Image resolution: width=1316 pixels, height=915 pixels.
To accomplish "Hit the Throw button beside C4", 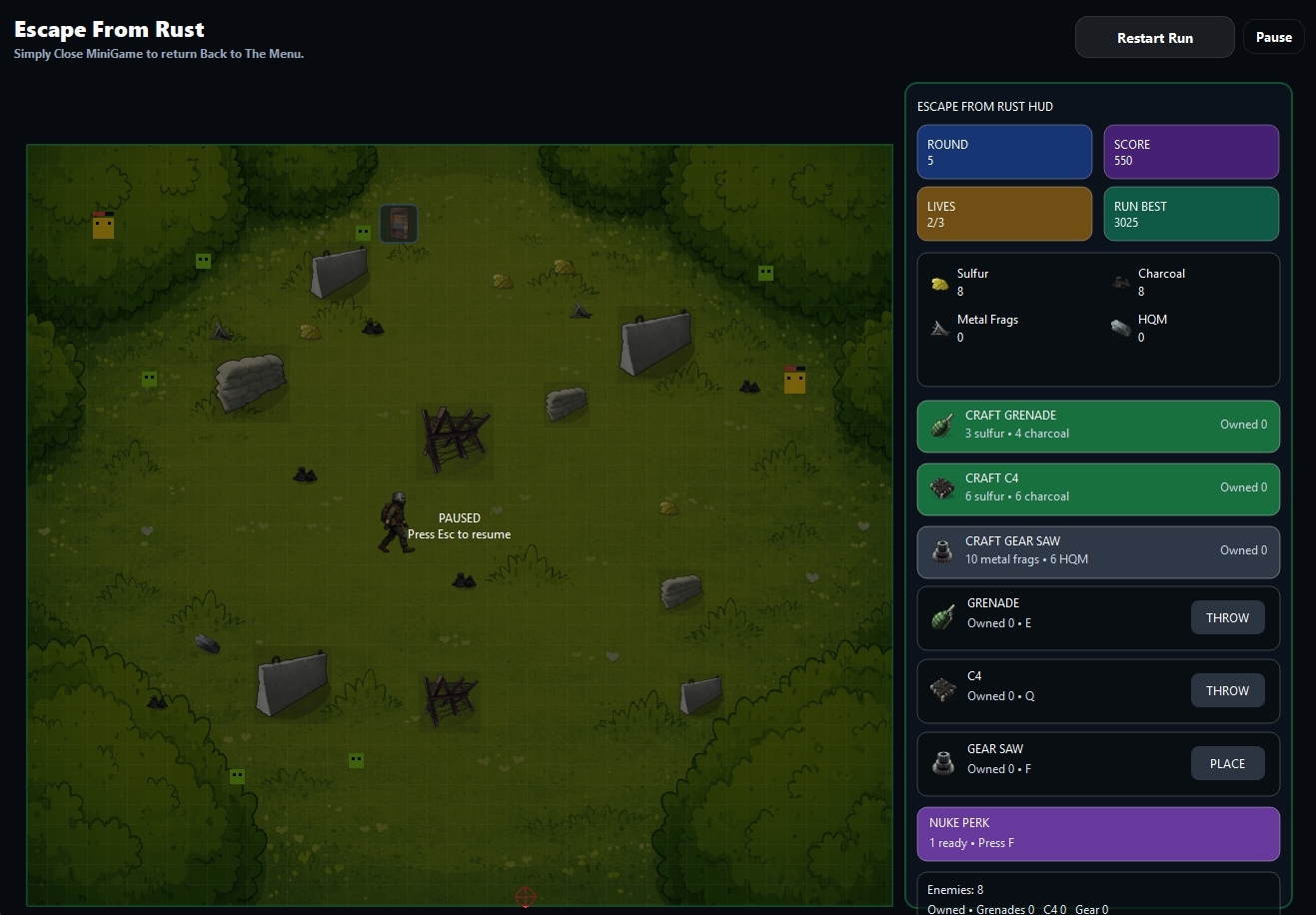I will (1227, 691).
